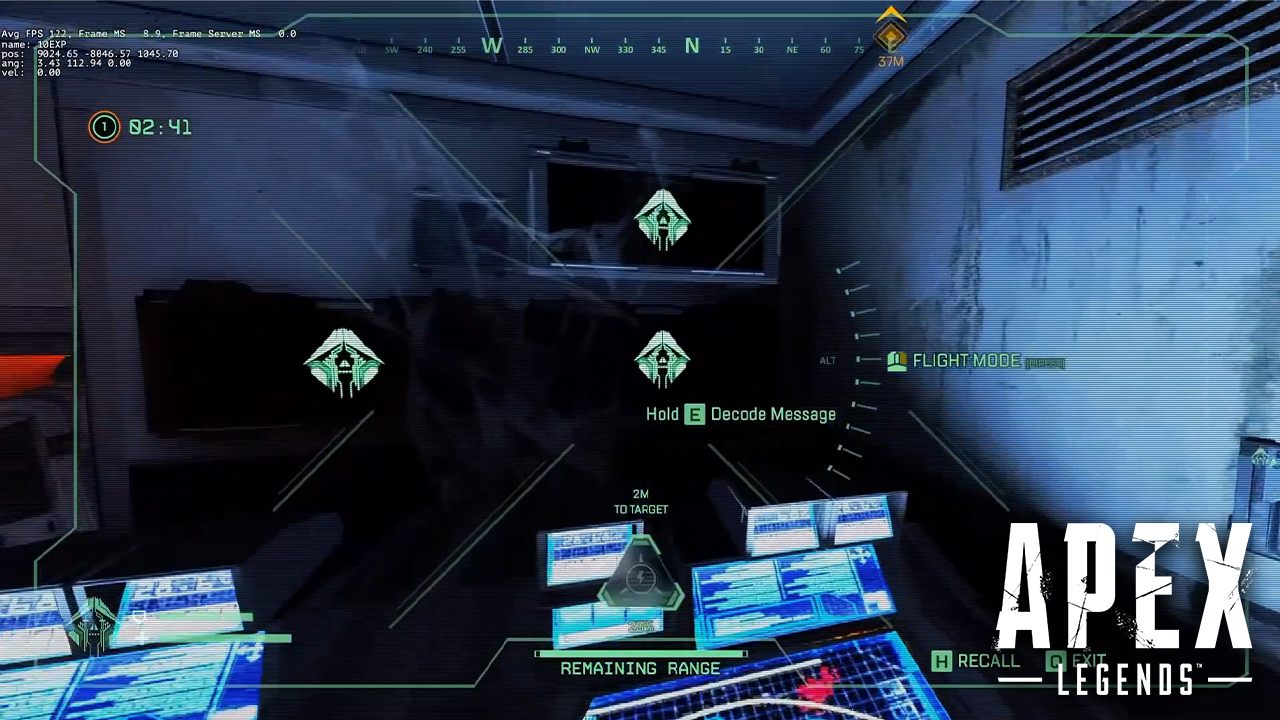Viewport: 1280px width, 720px height.
Task: Click the Flight Mode book icon
Action: tap(897, 361)
